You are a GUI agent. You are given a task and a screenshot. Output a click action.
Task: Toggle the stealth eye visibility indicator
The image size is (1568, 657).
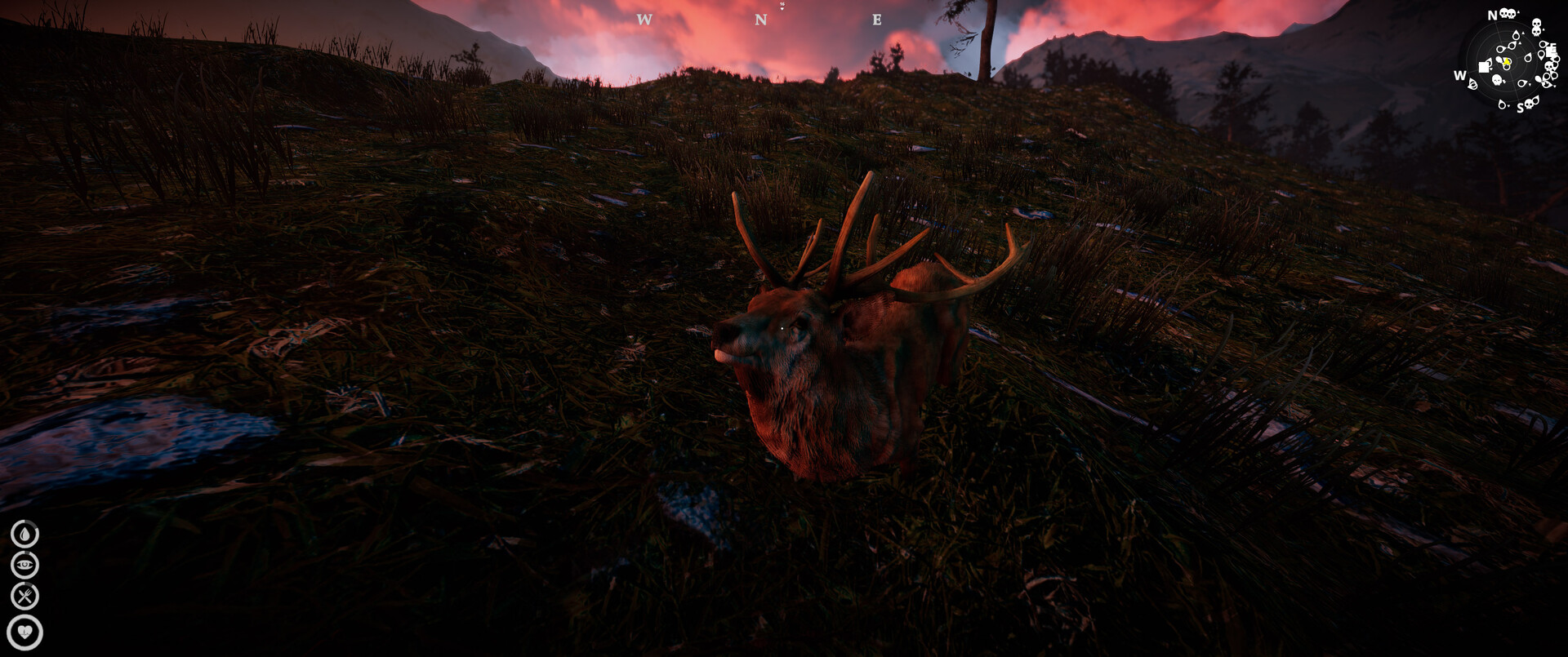[x=24, y=565]
